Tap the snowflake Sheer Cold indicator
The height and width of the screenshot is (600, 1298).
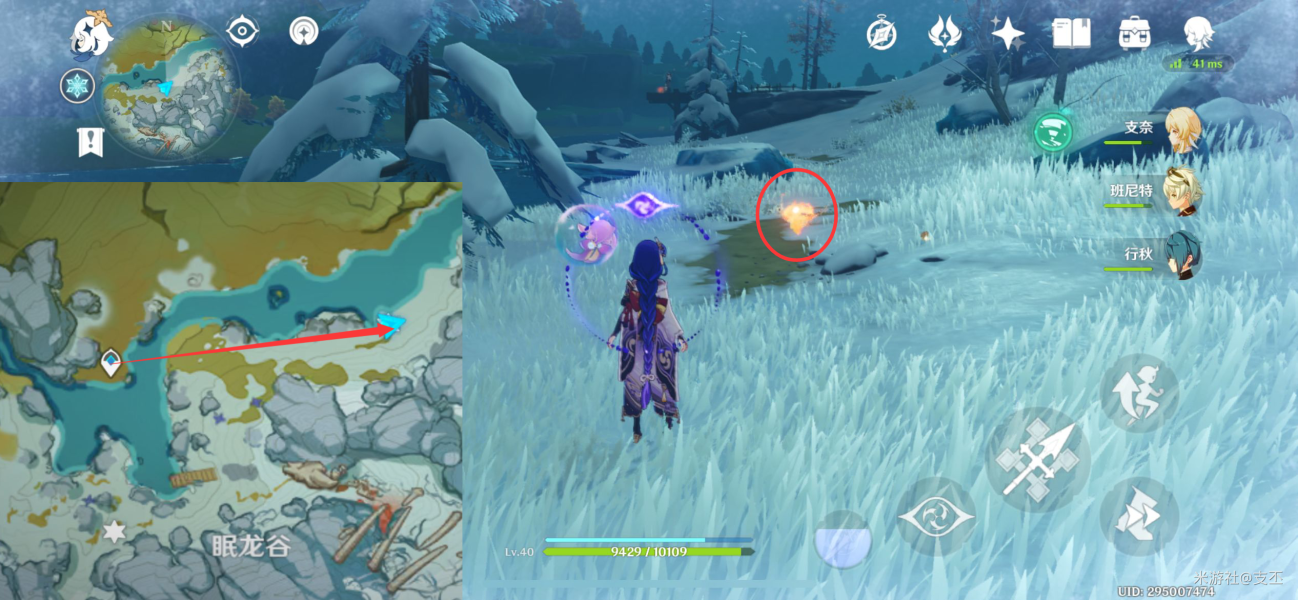click(x=78, y=87)
